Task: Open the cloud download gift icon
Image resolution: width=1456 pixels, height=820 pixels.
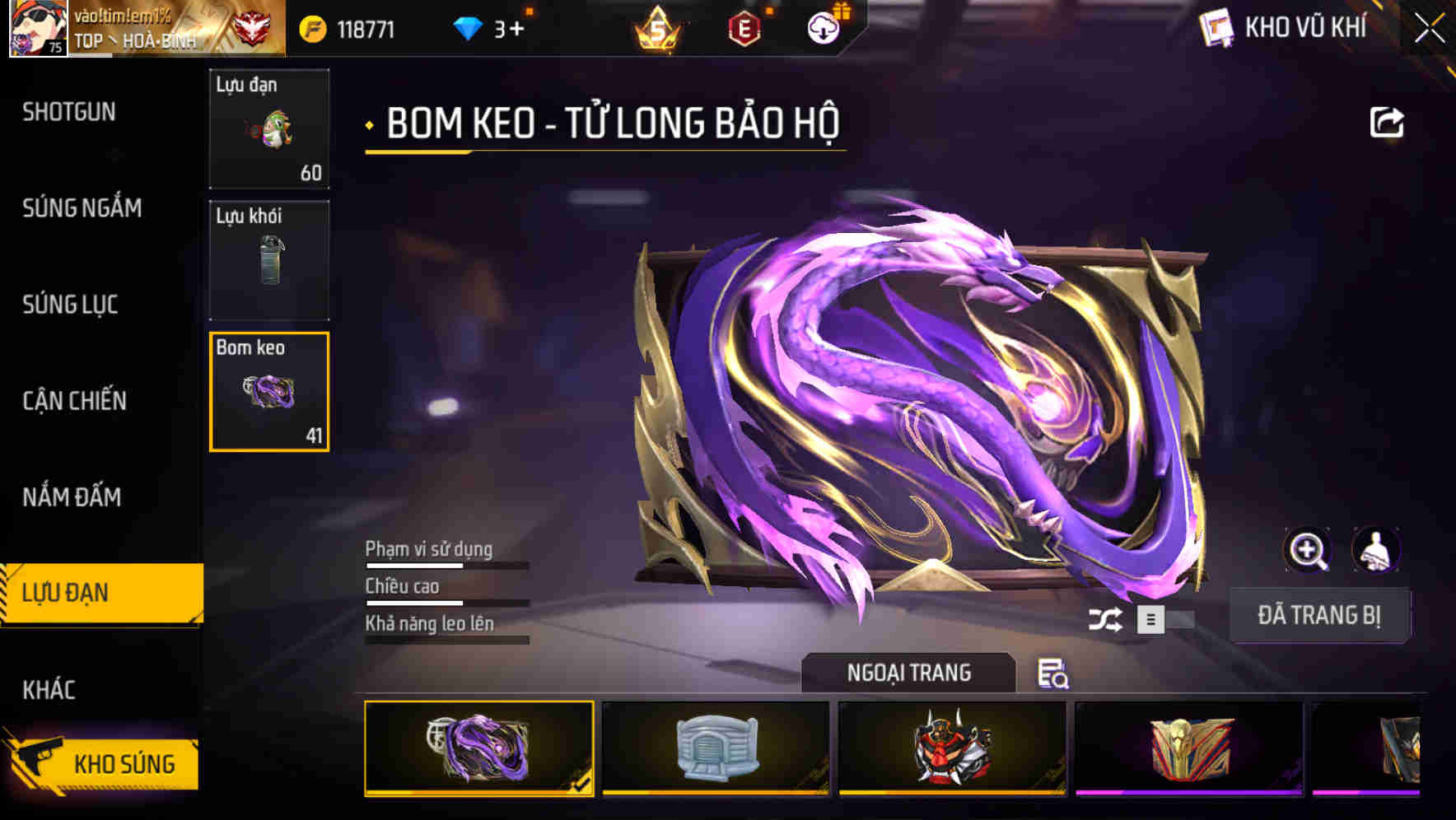Action: coord(822,29)
